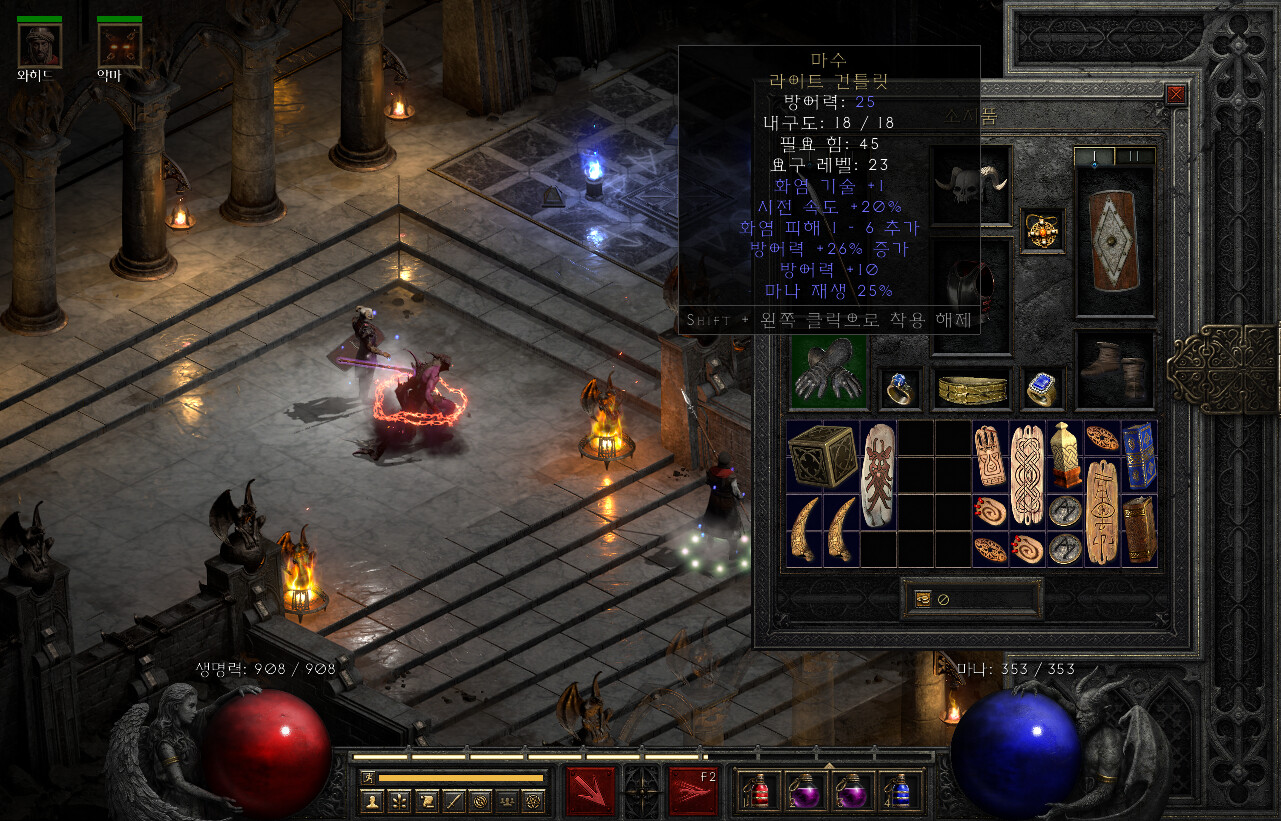The height and width of the screenshot is (821, 1281).
Task: Open the left-click attack skill selector
Action: [x=590, y=790]
